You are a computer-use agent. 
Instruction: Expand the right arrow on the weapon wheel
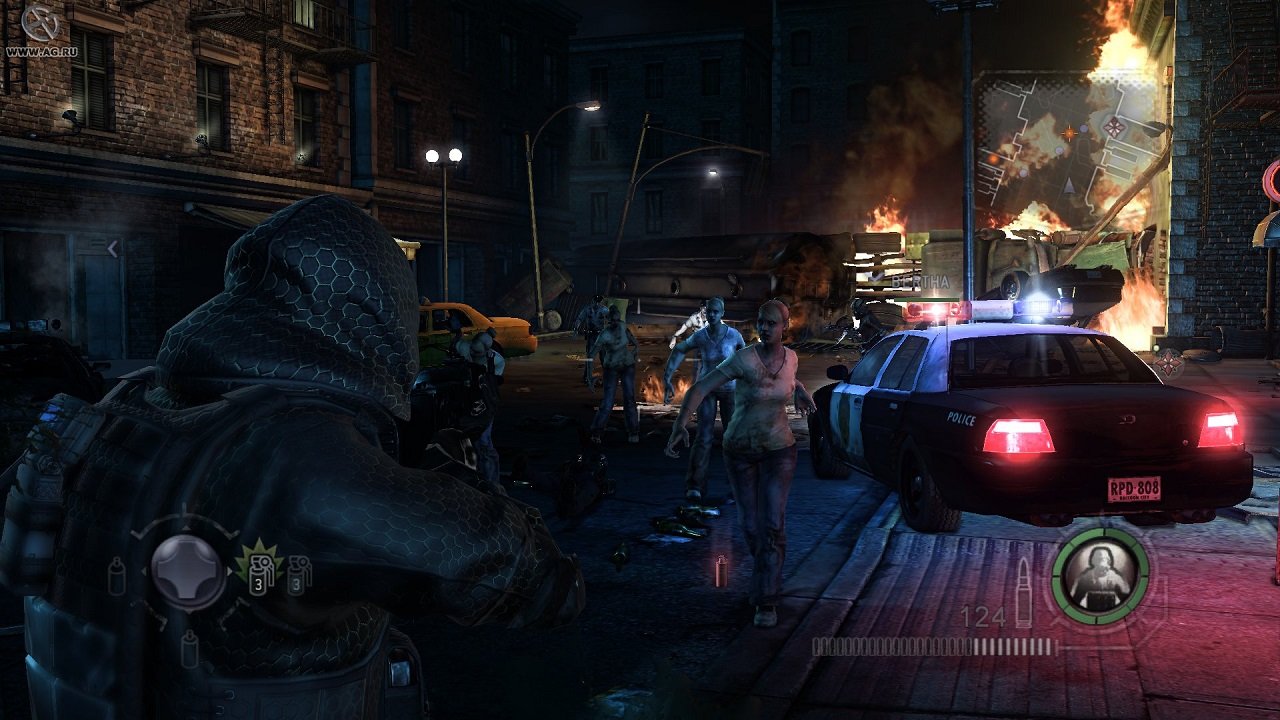point(229,571)
